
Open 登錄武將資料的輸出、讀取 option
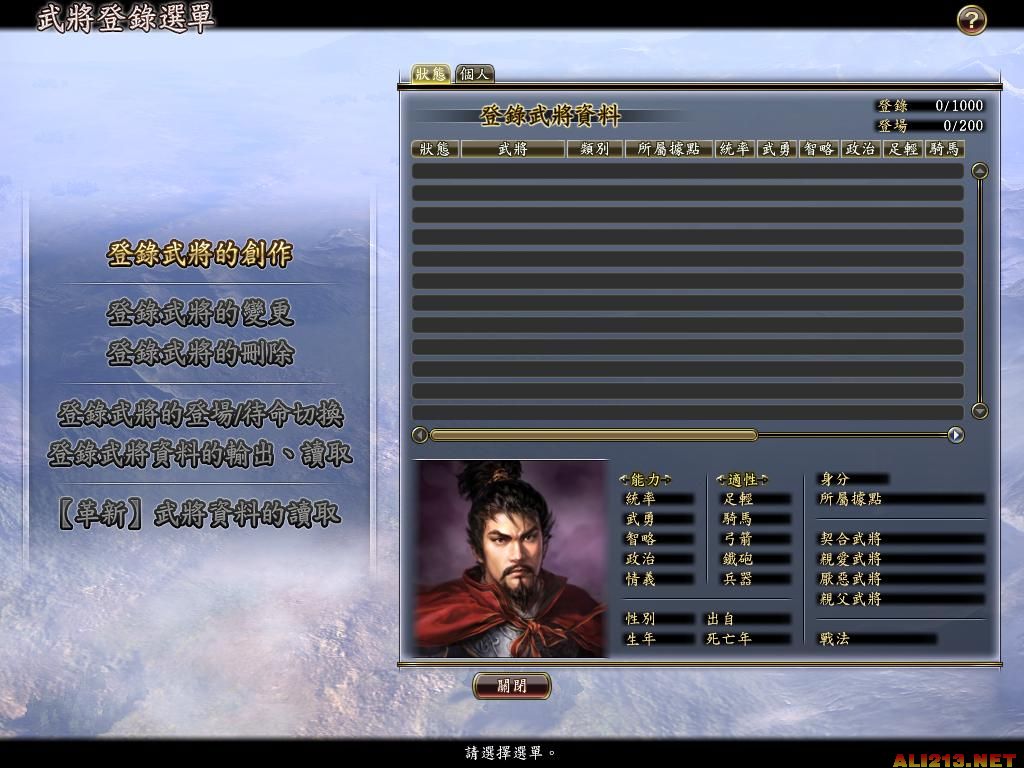(x=200, y=454)
